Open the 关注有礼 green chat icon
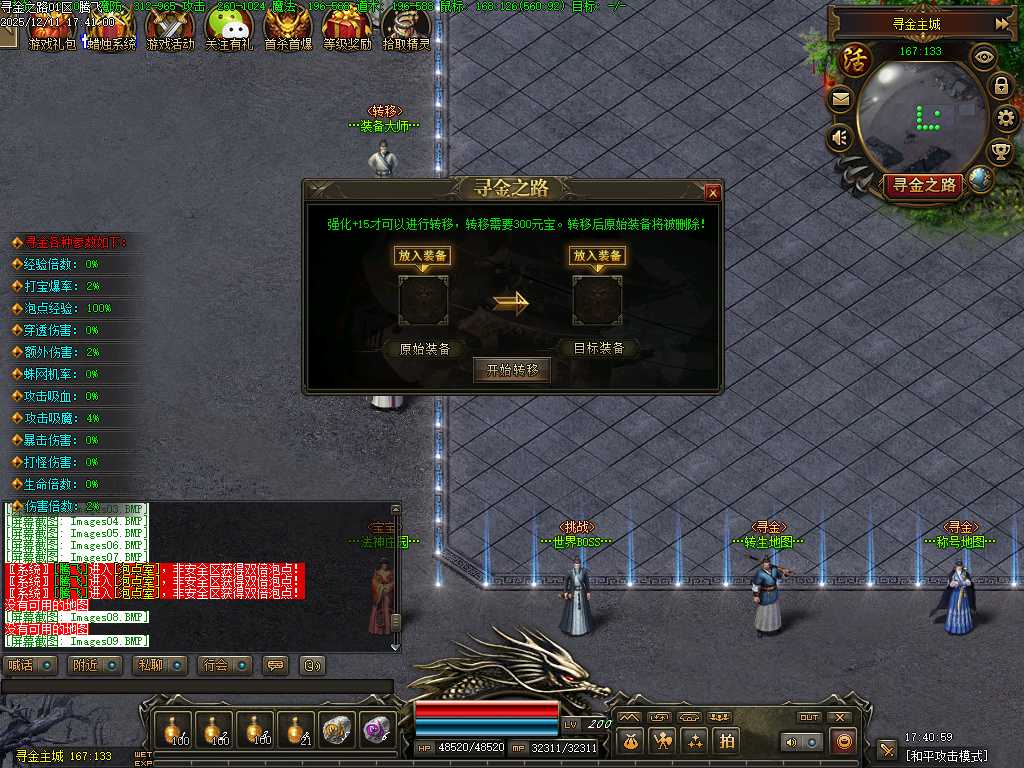This screenshot has height=768, width=1024. 229,28
